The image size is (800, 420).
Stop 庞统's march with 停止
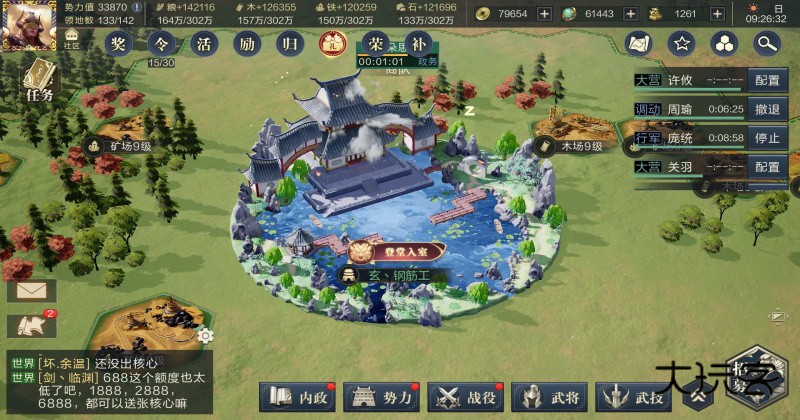coord(767,138)
